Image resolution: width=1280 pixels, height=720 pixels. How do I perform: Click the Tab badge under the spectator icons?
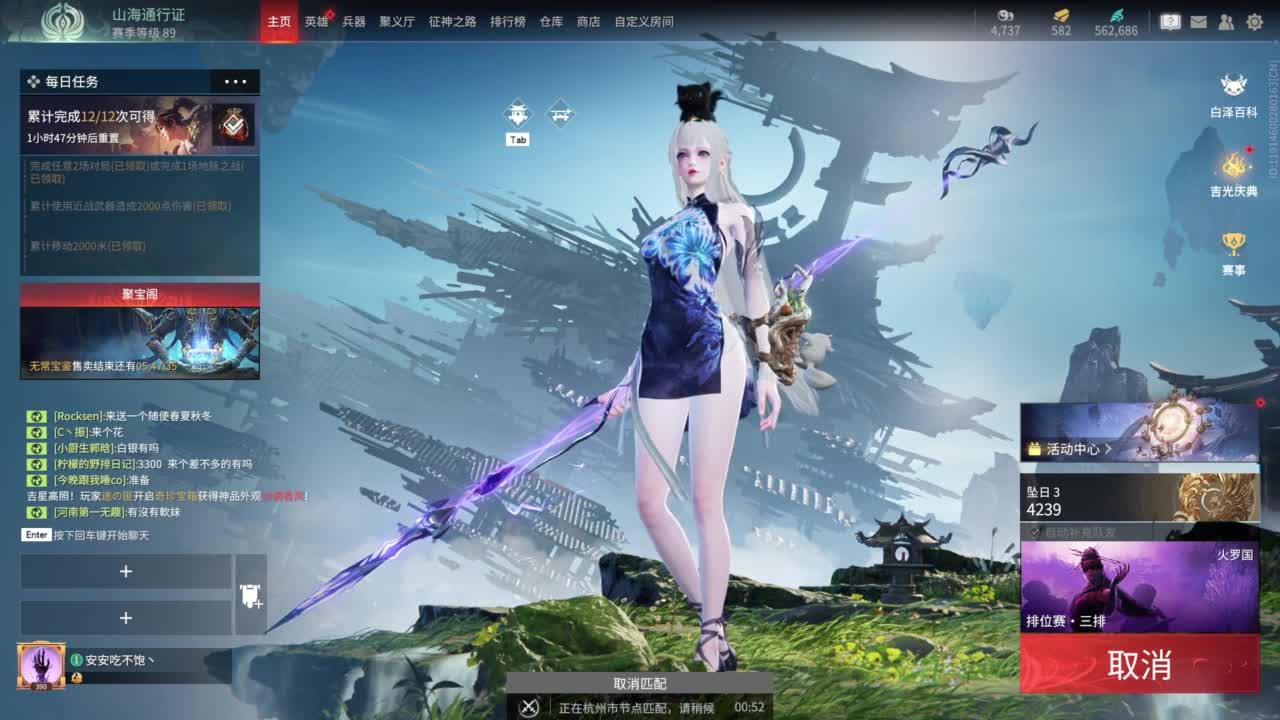[517, 140]
